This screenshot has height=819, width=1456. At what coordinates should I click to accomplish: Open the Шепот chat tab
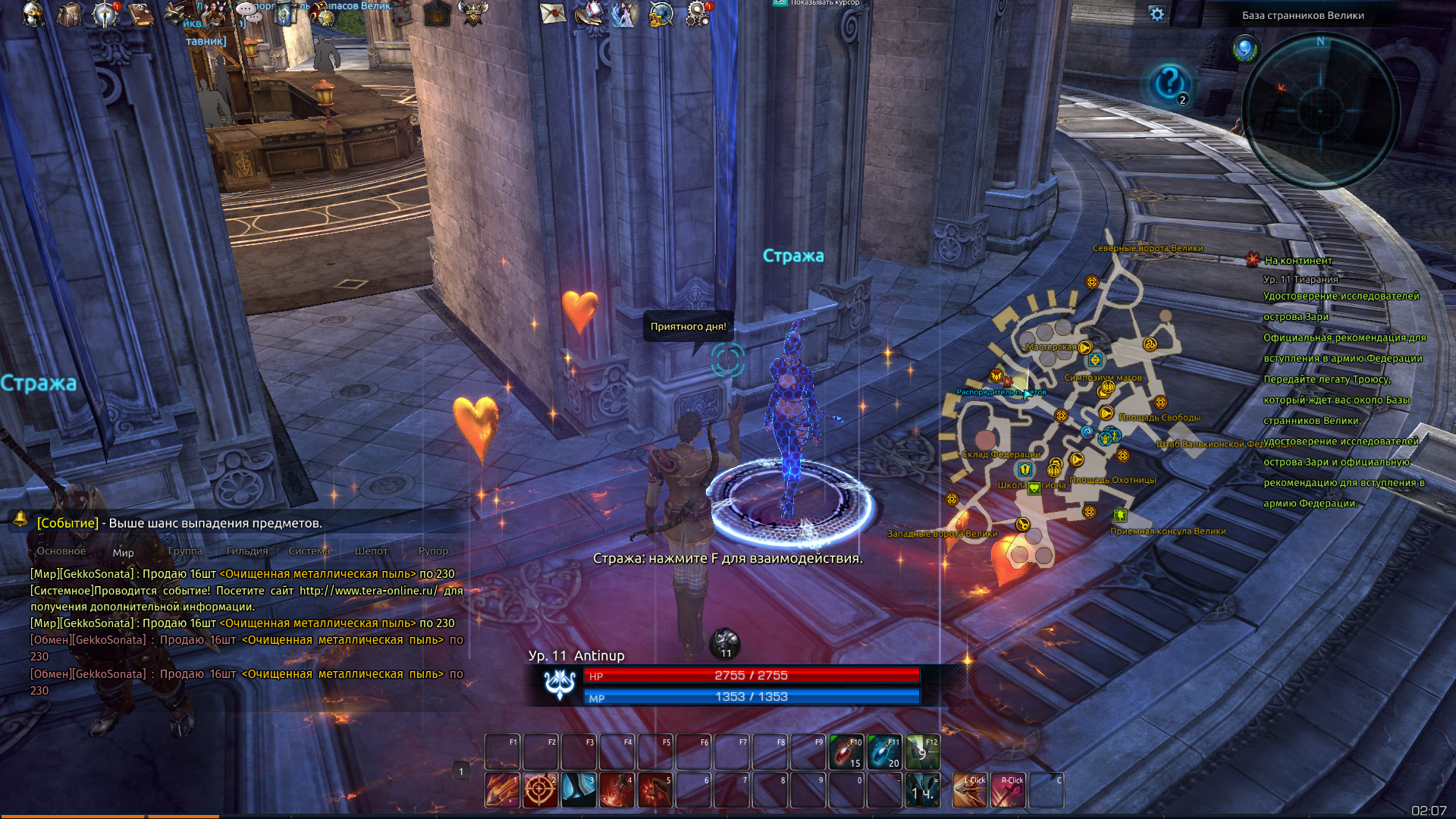point(371,551)
